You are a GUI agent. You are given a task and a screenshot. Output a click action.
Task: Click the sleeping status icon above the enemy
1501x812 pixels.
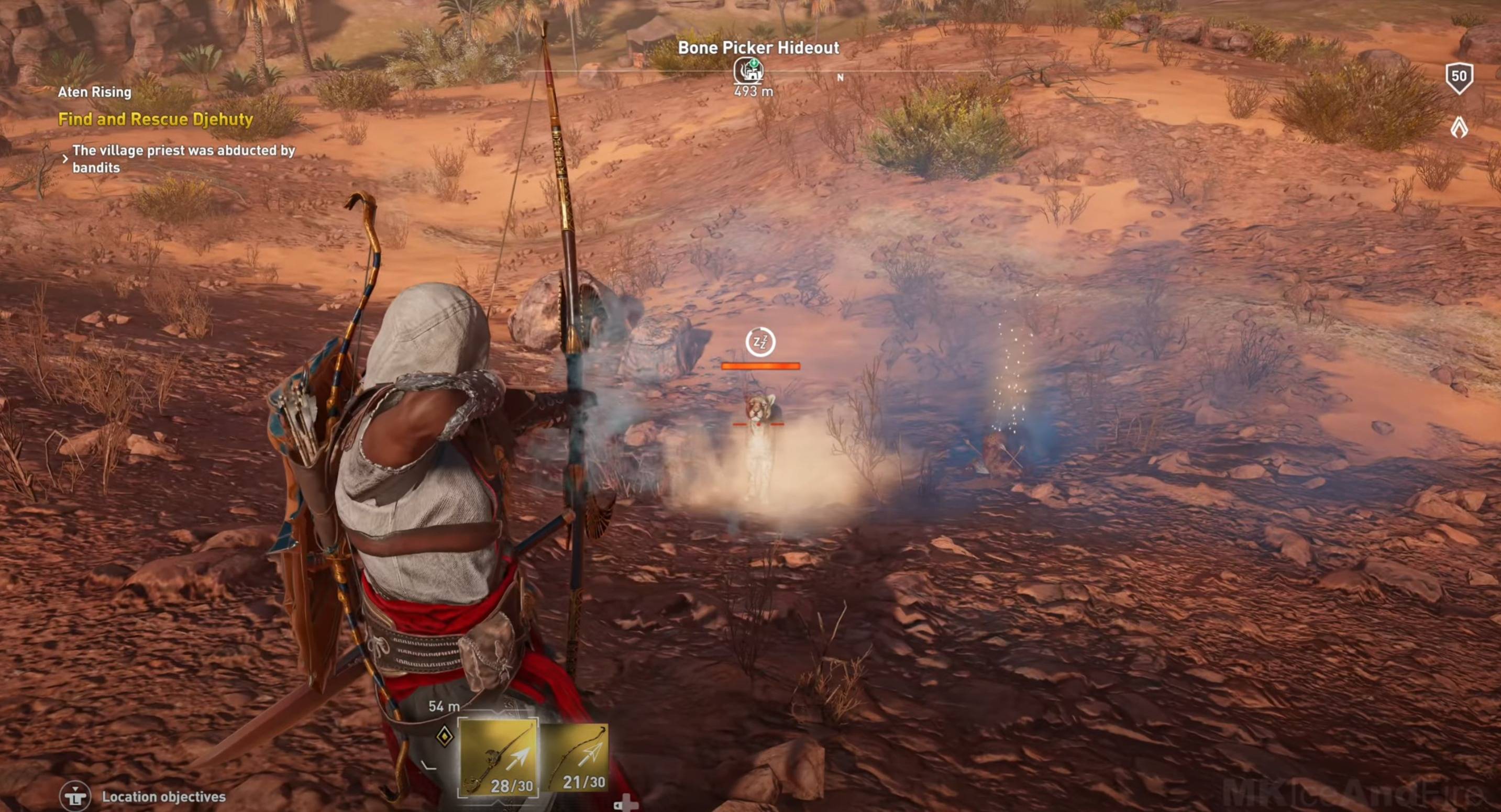pos(760,342)
